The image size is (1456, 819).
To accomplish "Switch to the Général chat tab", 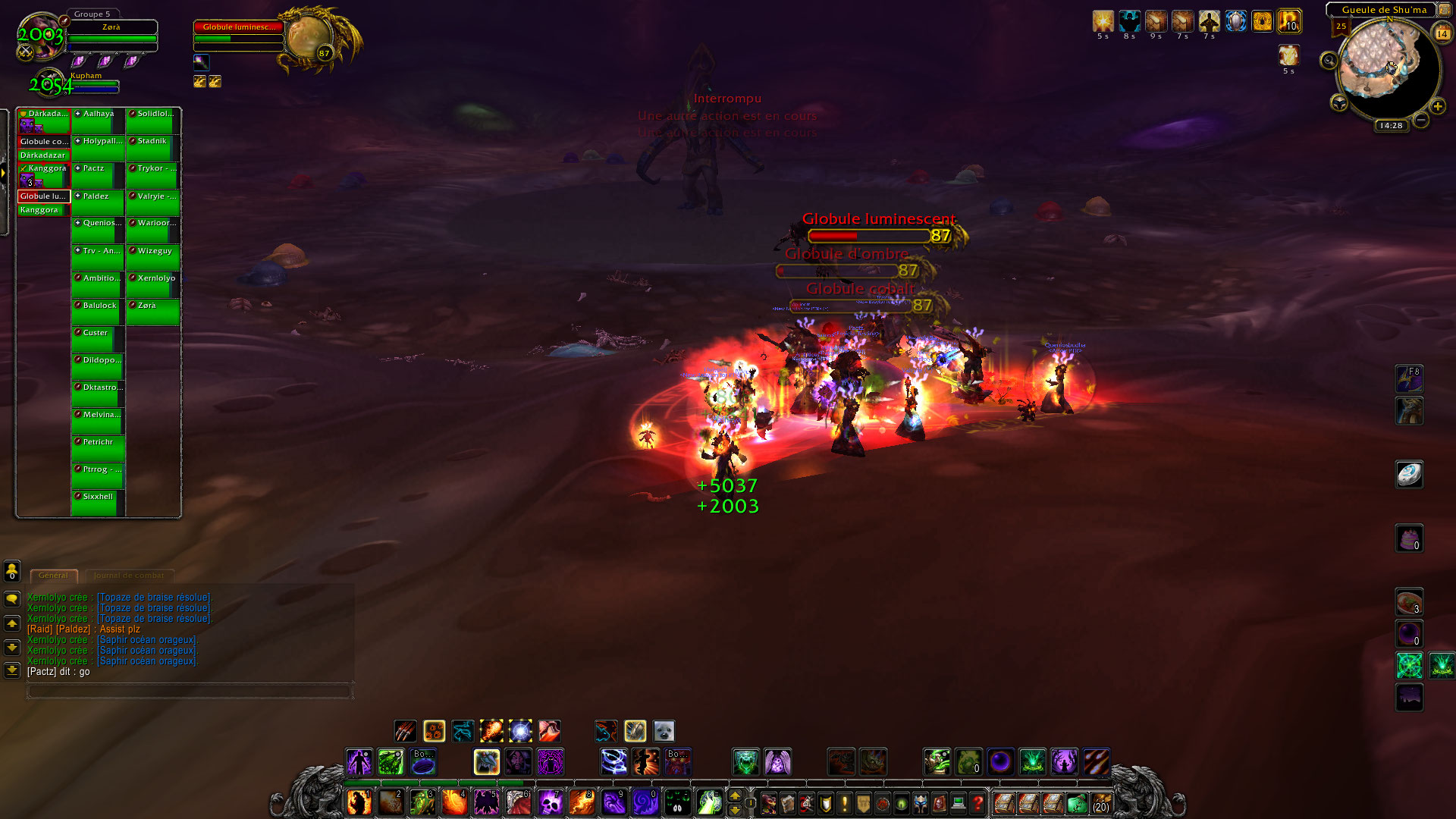I will [53, 576].
